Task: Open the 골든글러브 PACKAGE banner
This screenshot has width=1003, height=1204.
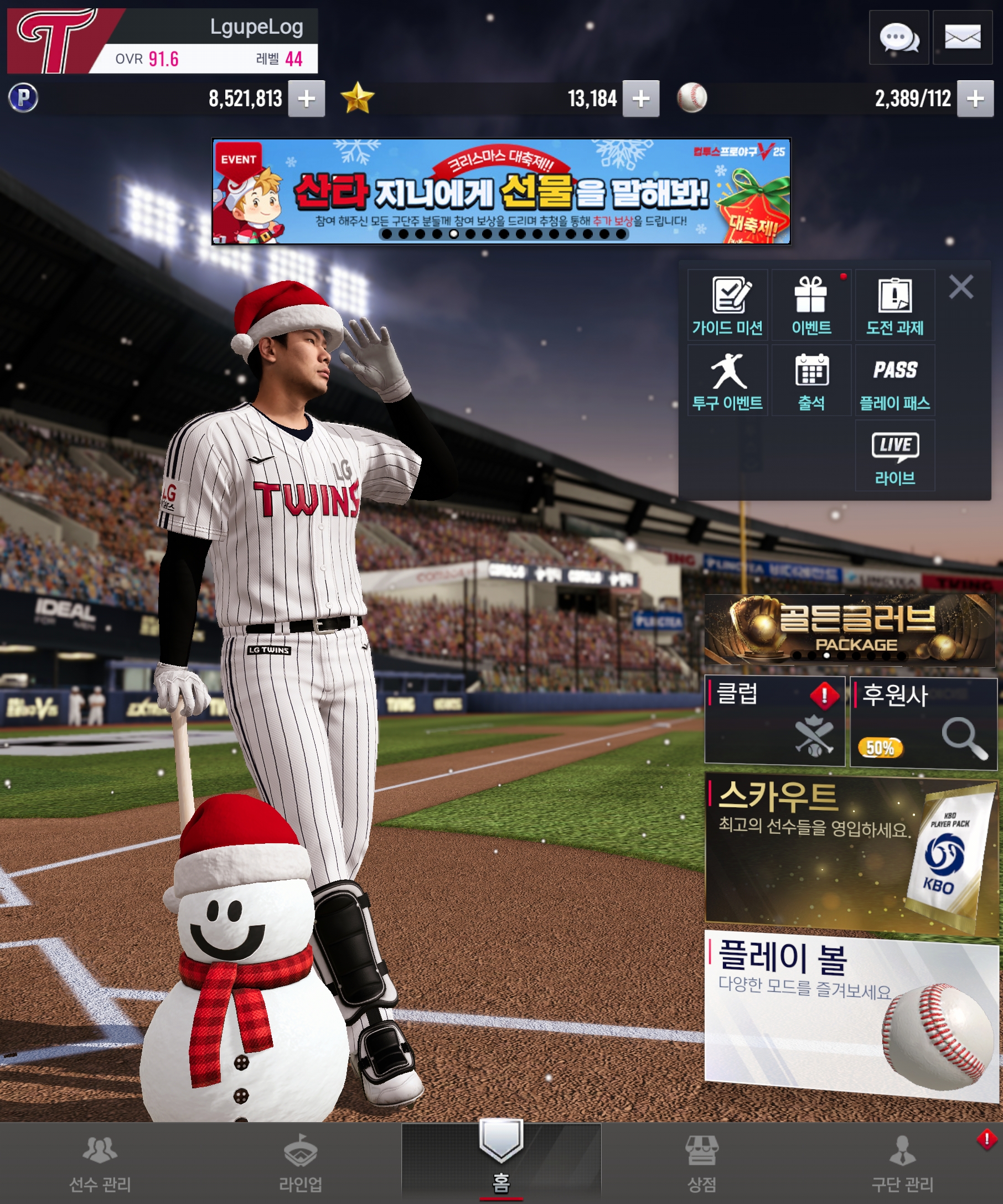Action: click(849, 630)
